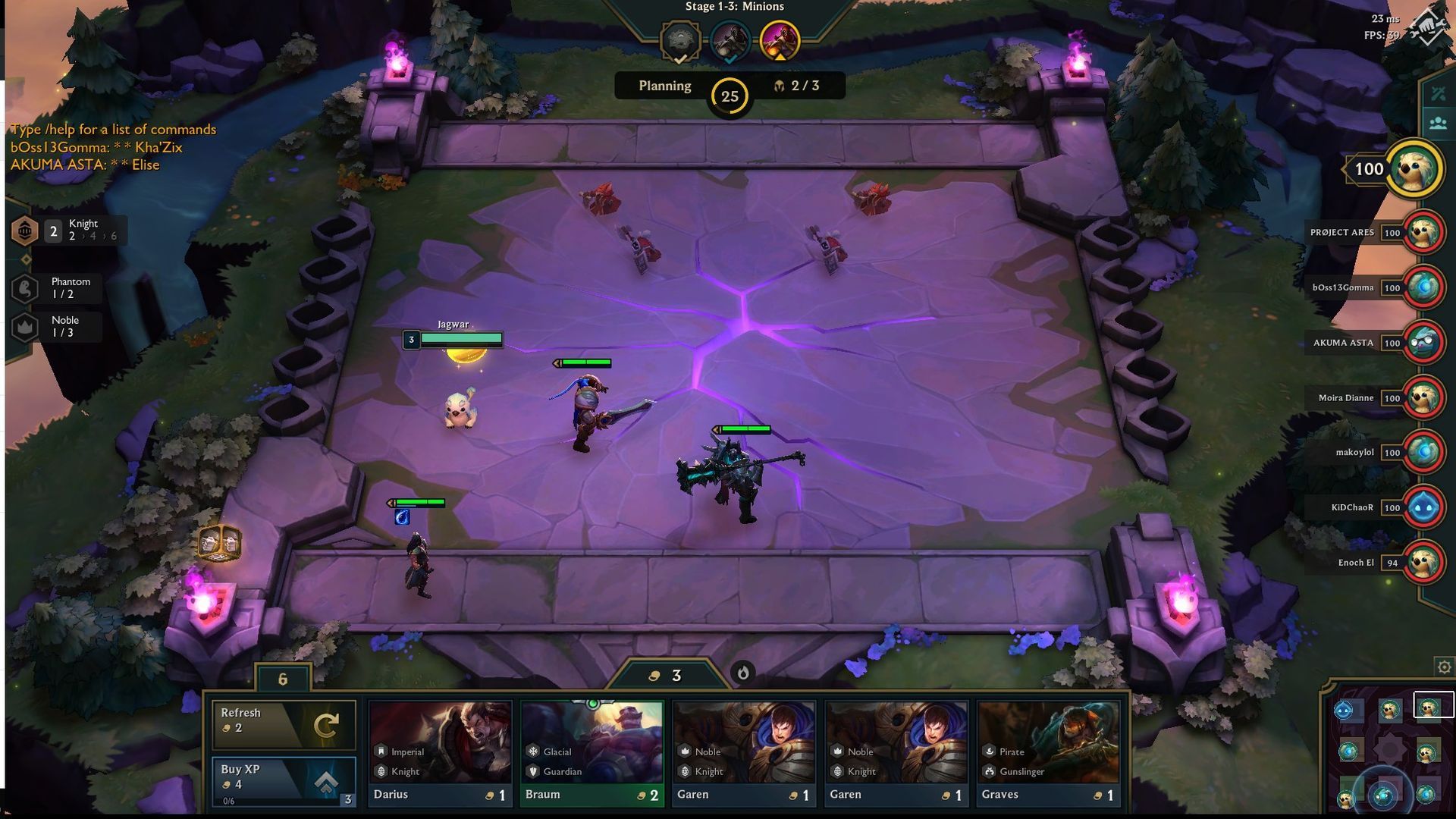The width and height of the screenshot is (1456, 819).
Task: Open match history with crossed swords icon
Action: coord(1438,94)
